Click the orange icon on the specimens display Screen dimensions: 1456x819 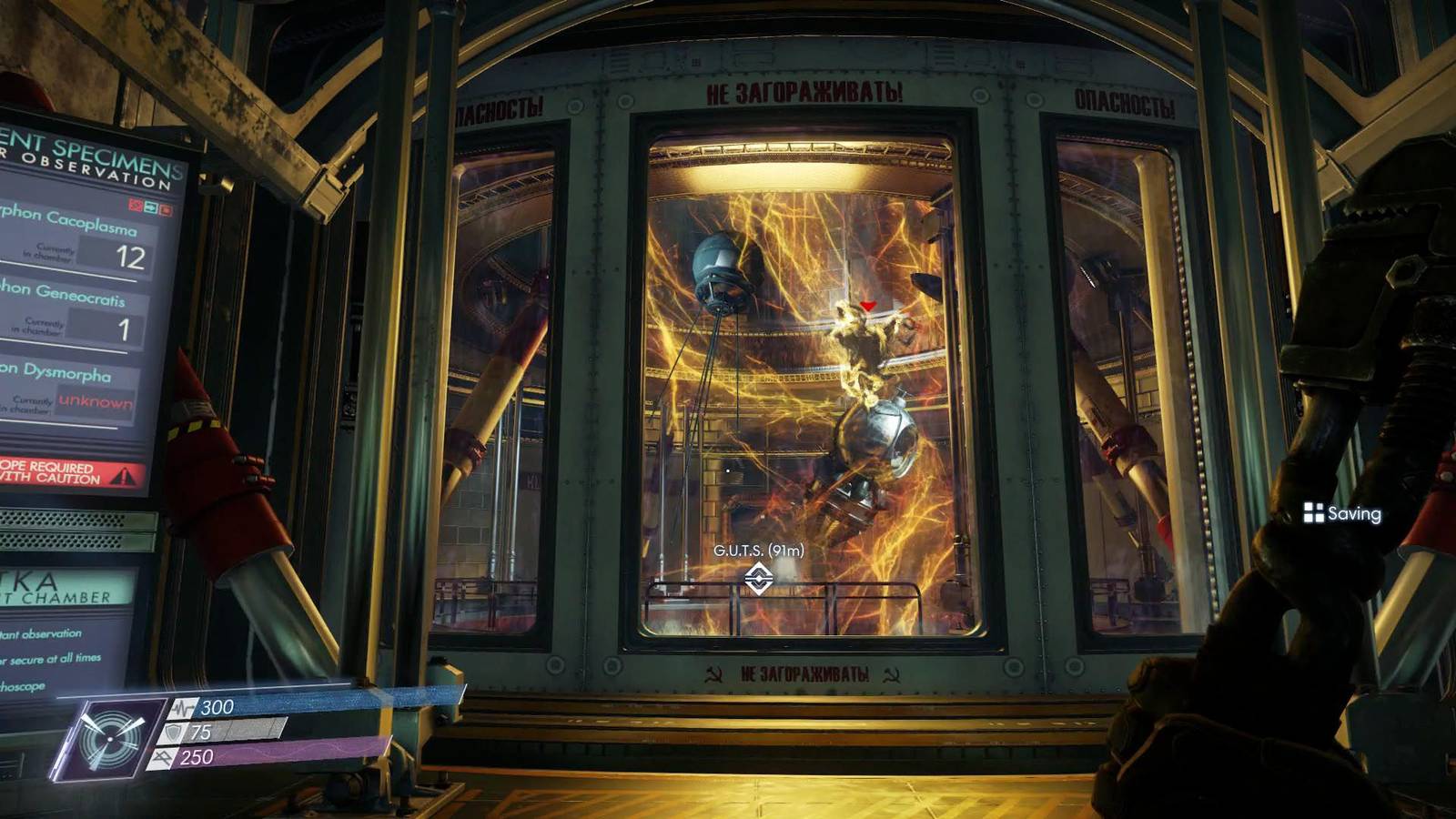click(166, 207)
